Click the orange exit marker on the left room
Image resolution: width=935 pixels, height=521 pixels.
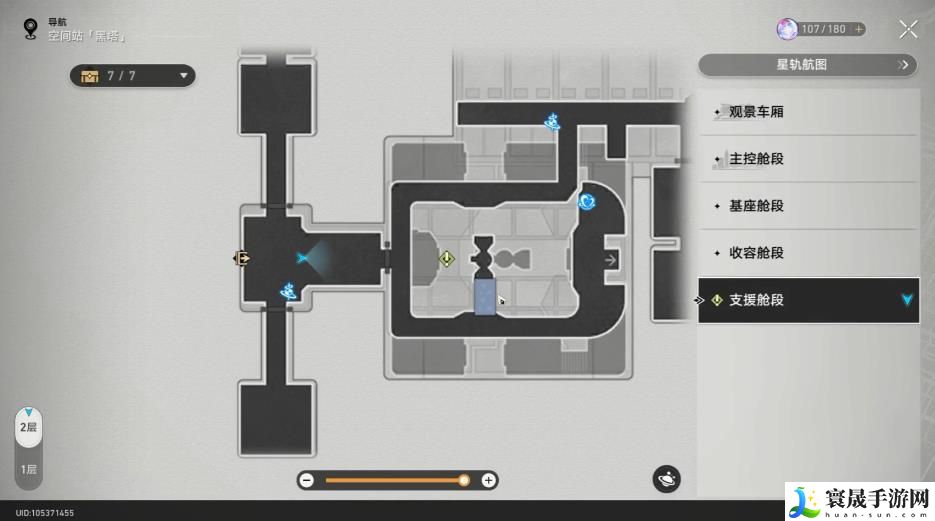pyautogui.click(x=241, y=258)
